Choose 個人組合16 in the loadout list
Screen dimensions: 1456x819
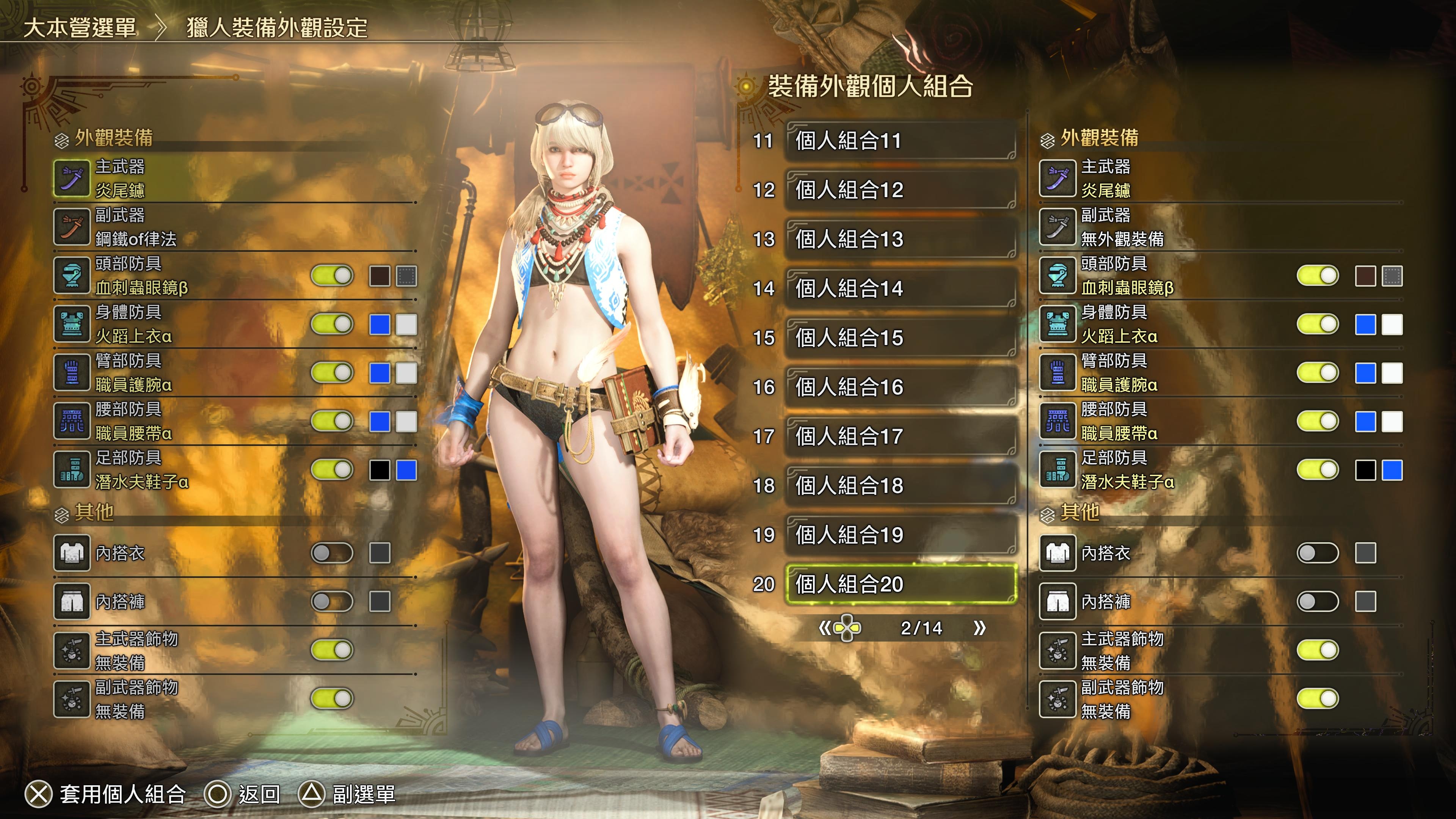901,387
